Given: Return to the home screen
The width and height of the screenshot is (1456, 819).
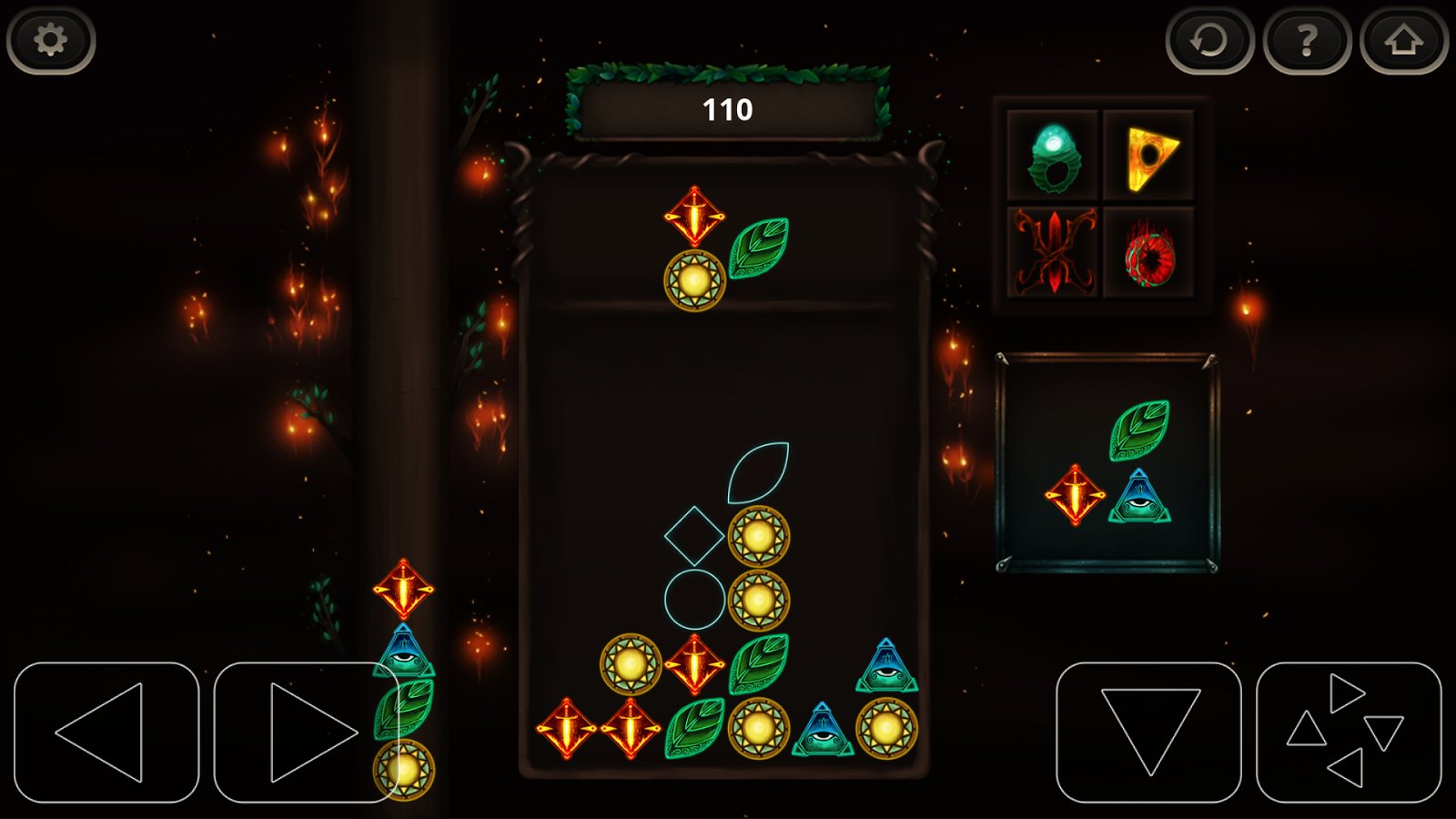Looking at the screenshot, I should (1403, 40).
